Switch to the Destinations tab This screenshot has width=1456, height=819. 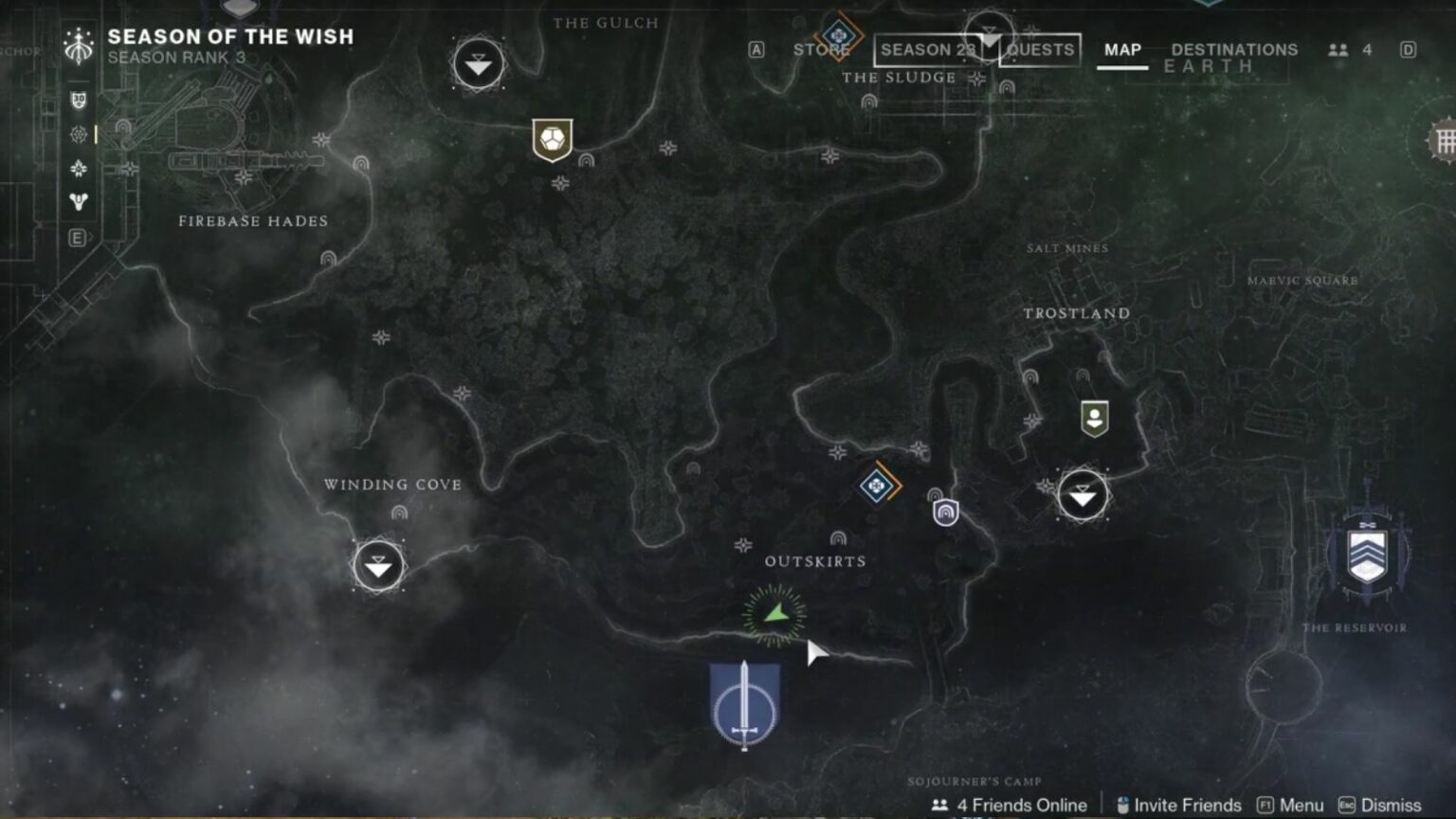coord(1234,49)
